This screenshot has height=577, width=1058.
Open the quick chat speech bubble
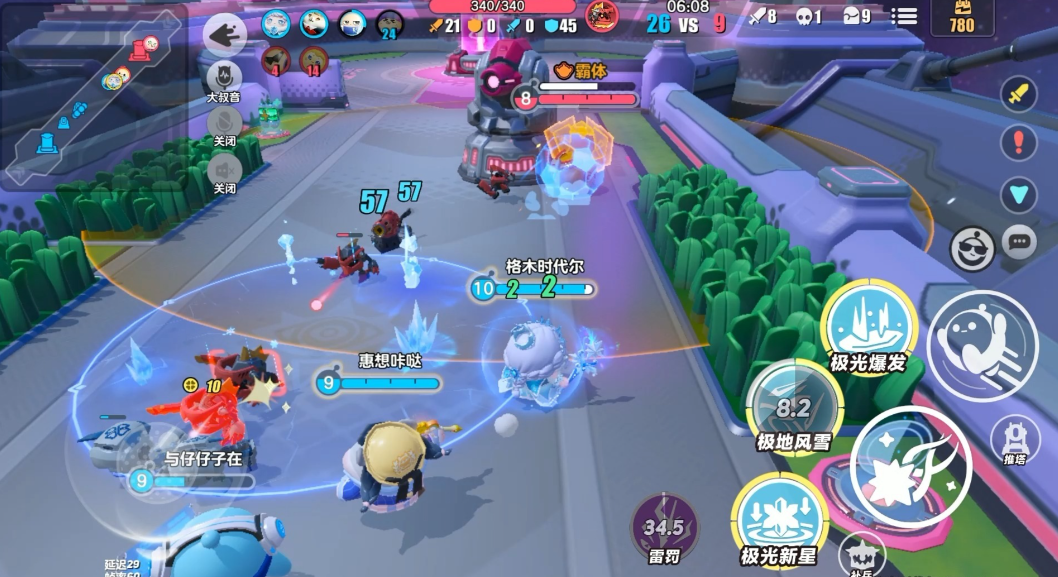1019,241
